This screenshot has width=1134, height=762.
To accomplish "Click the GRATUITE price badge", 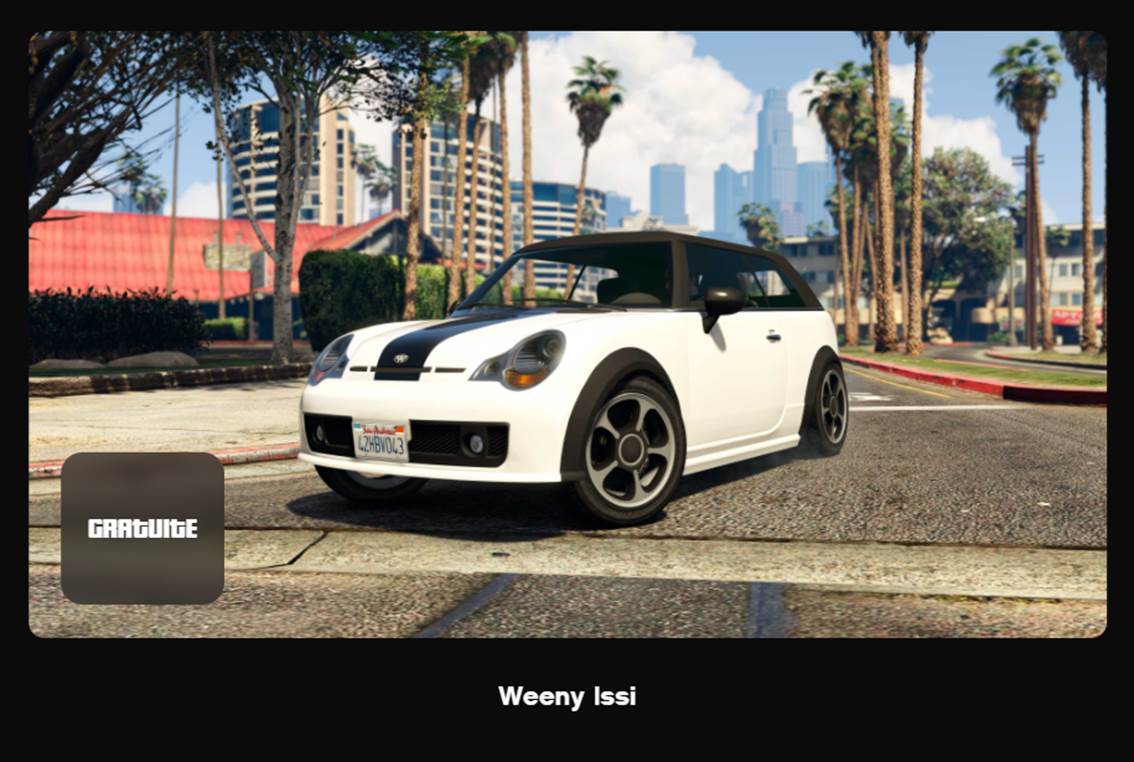I will coord(142,528).
